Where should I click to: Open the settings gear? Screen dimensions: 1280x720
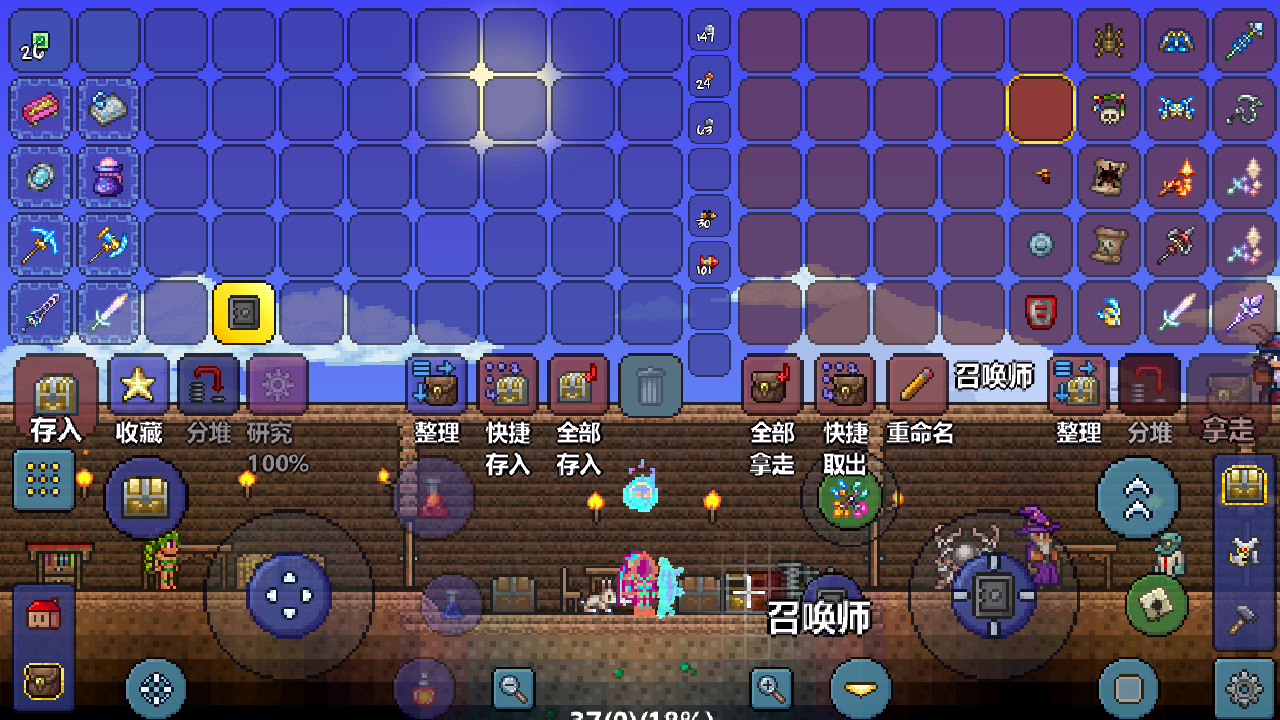click(1244, 688)
